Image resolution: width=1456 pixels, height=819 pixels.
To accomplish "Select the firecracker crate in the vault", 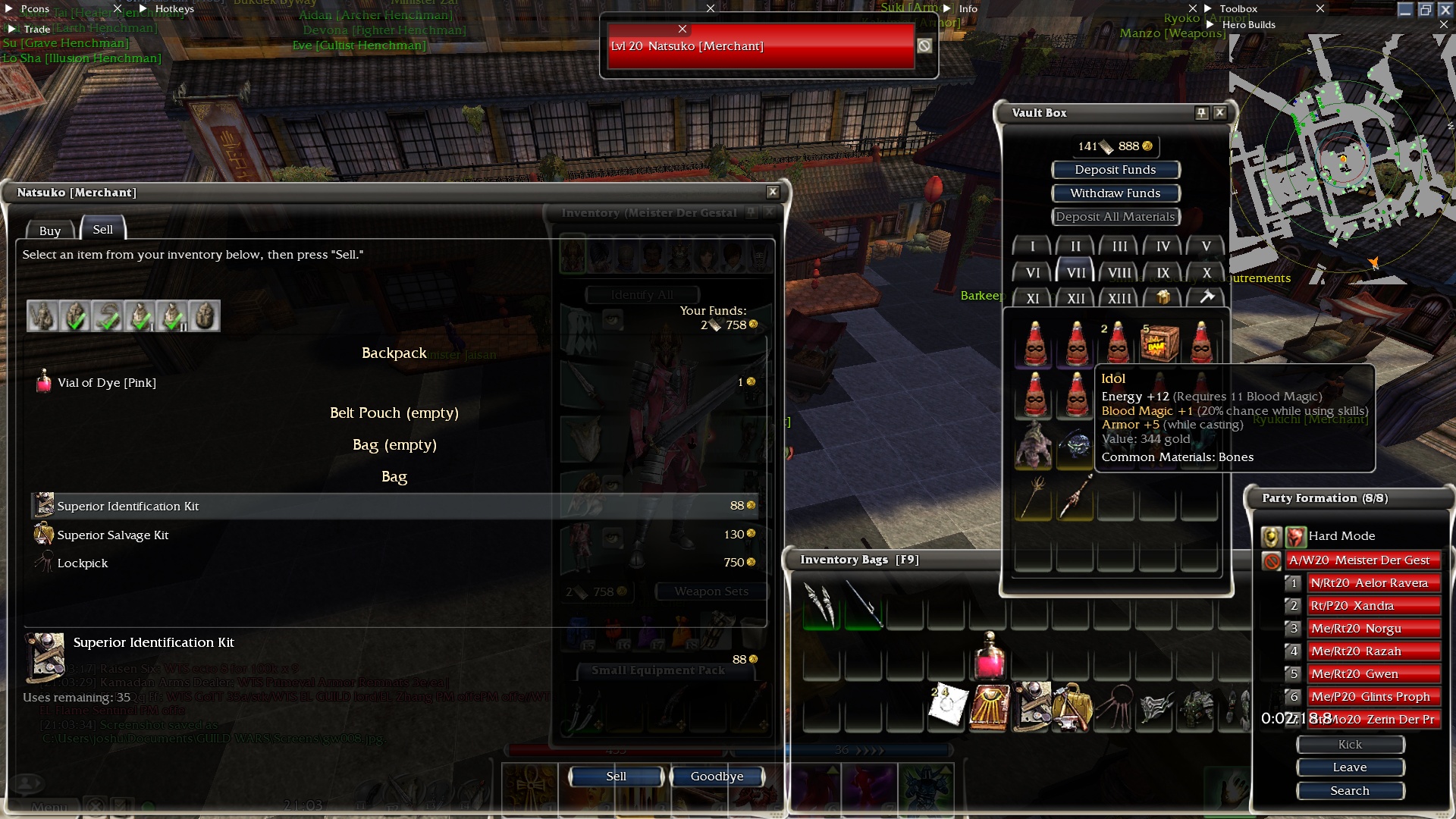I will coord(1159,343).
